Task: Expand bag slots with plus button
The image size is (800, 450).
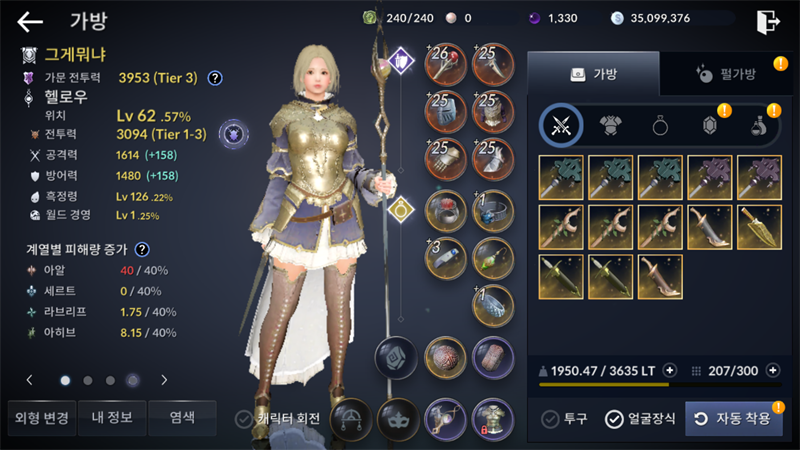Action: click(x=770, y=370)
